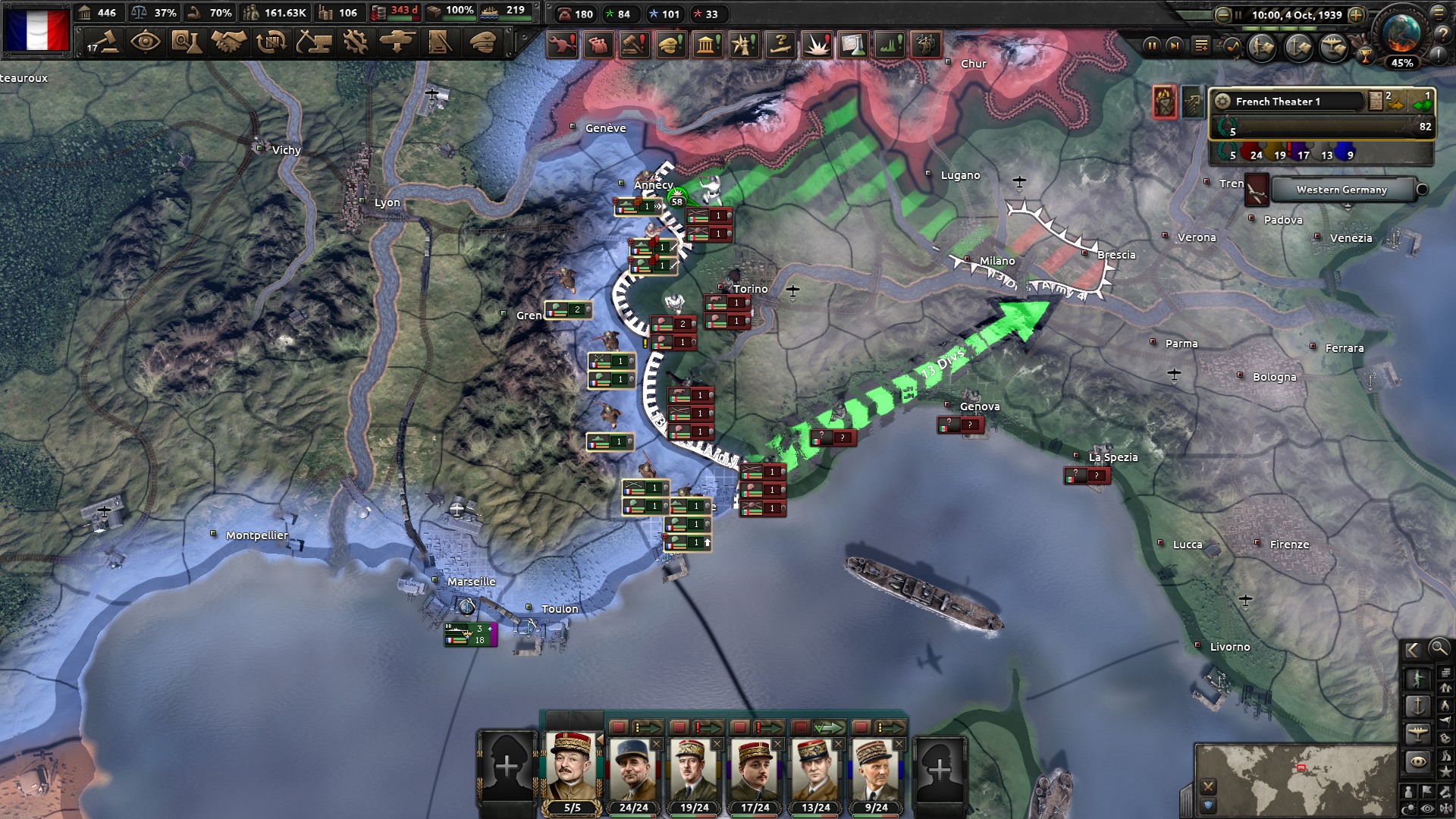The height and width of the screenshot is (819, 1456).
Task: Open the Research menu flask icon
Action: coord(187,44)
